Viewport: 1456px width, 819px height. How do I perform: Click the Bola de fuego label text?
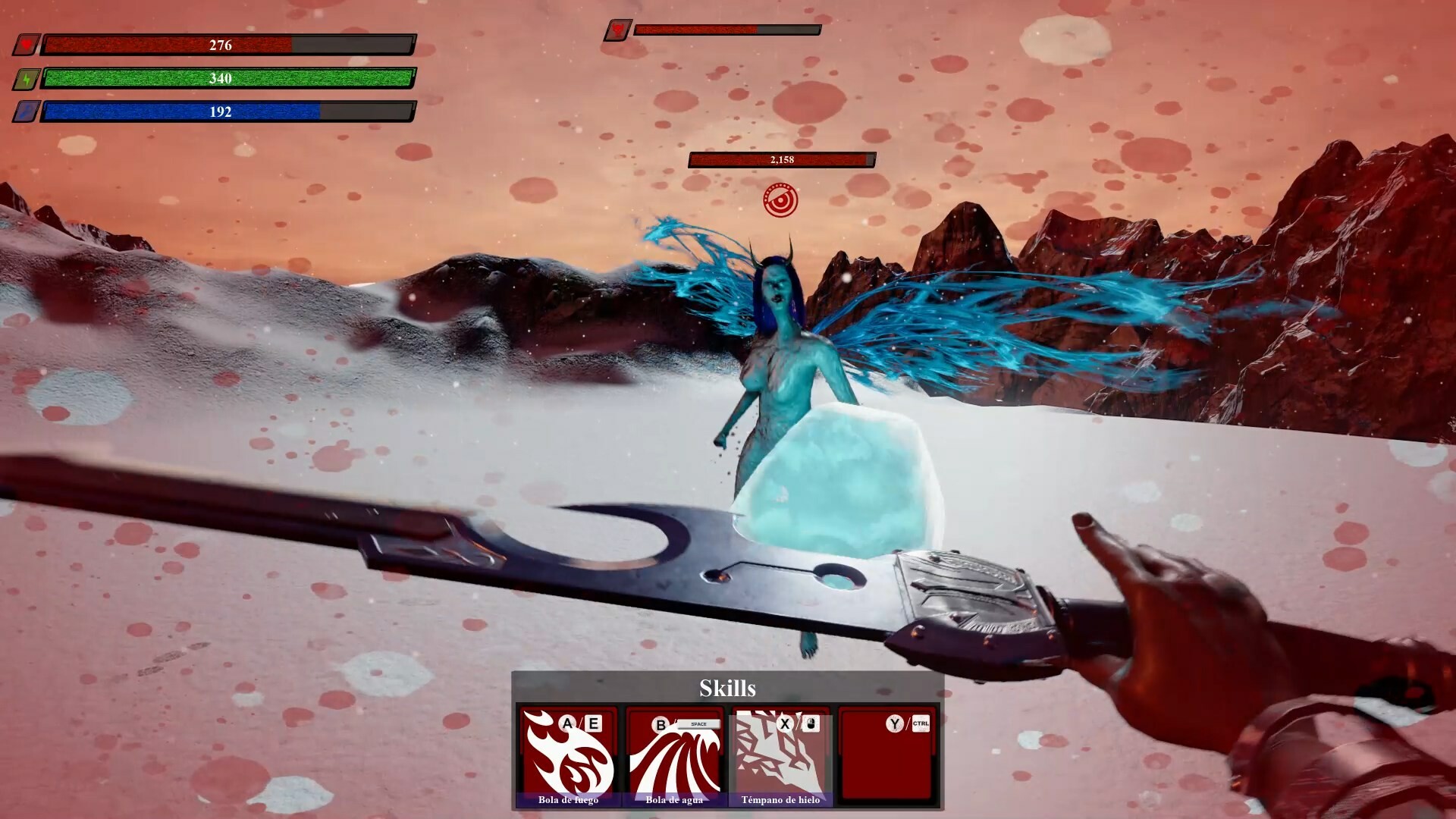pyautogui.click(x=567, y=799)
